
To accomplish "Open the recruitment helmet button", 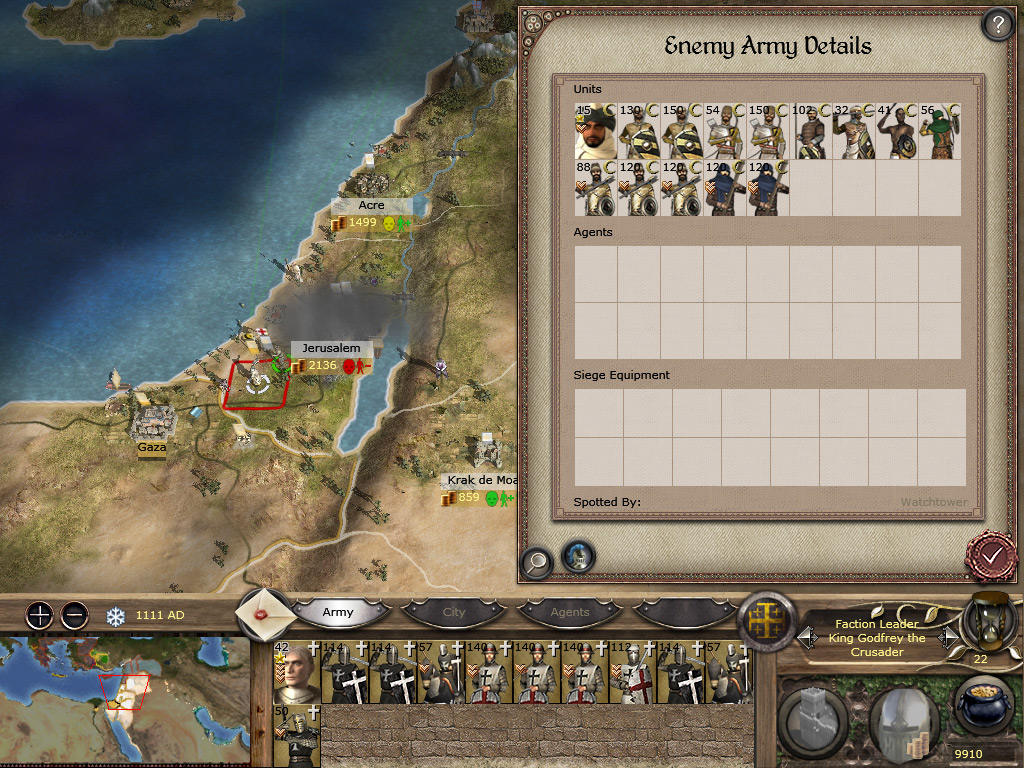I will (902, 720).
